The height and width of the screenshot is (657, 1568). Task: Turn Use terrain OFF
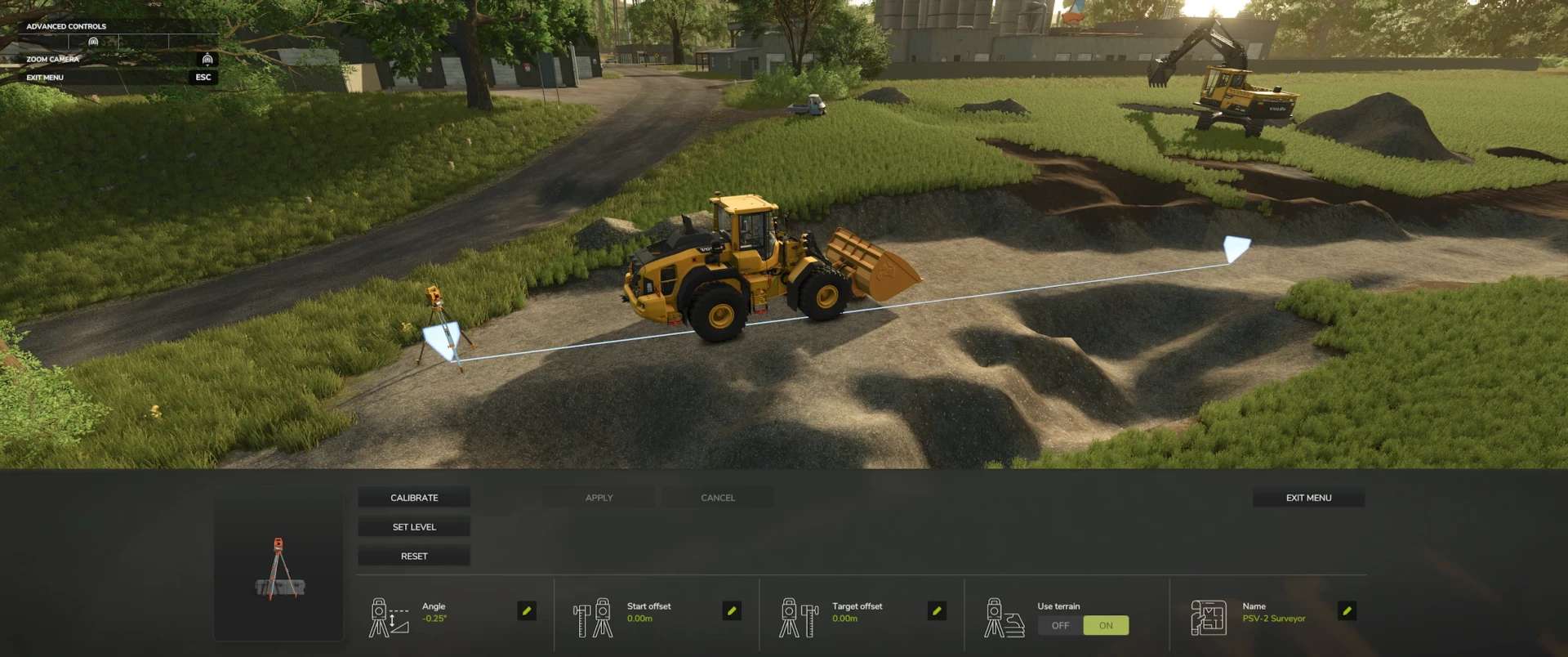click(x=1060, y=625)
